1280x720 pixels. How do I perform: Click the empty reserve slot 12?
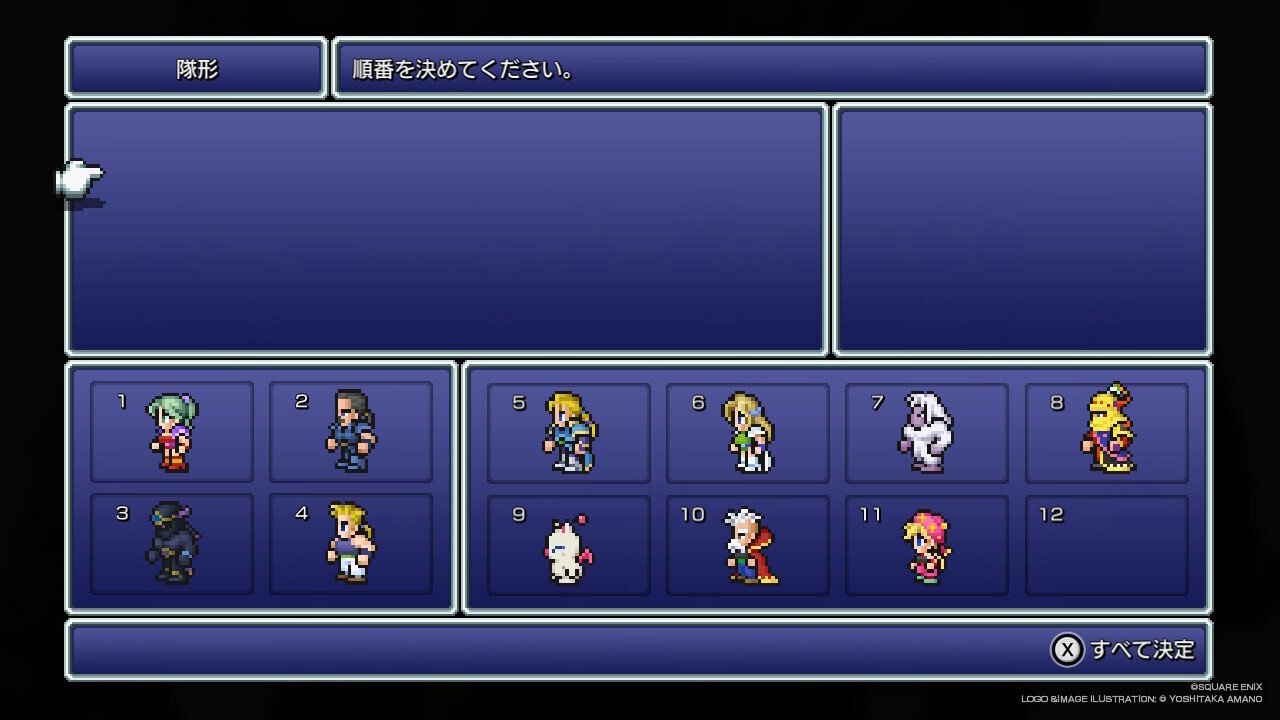[x=1106, y=543]
